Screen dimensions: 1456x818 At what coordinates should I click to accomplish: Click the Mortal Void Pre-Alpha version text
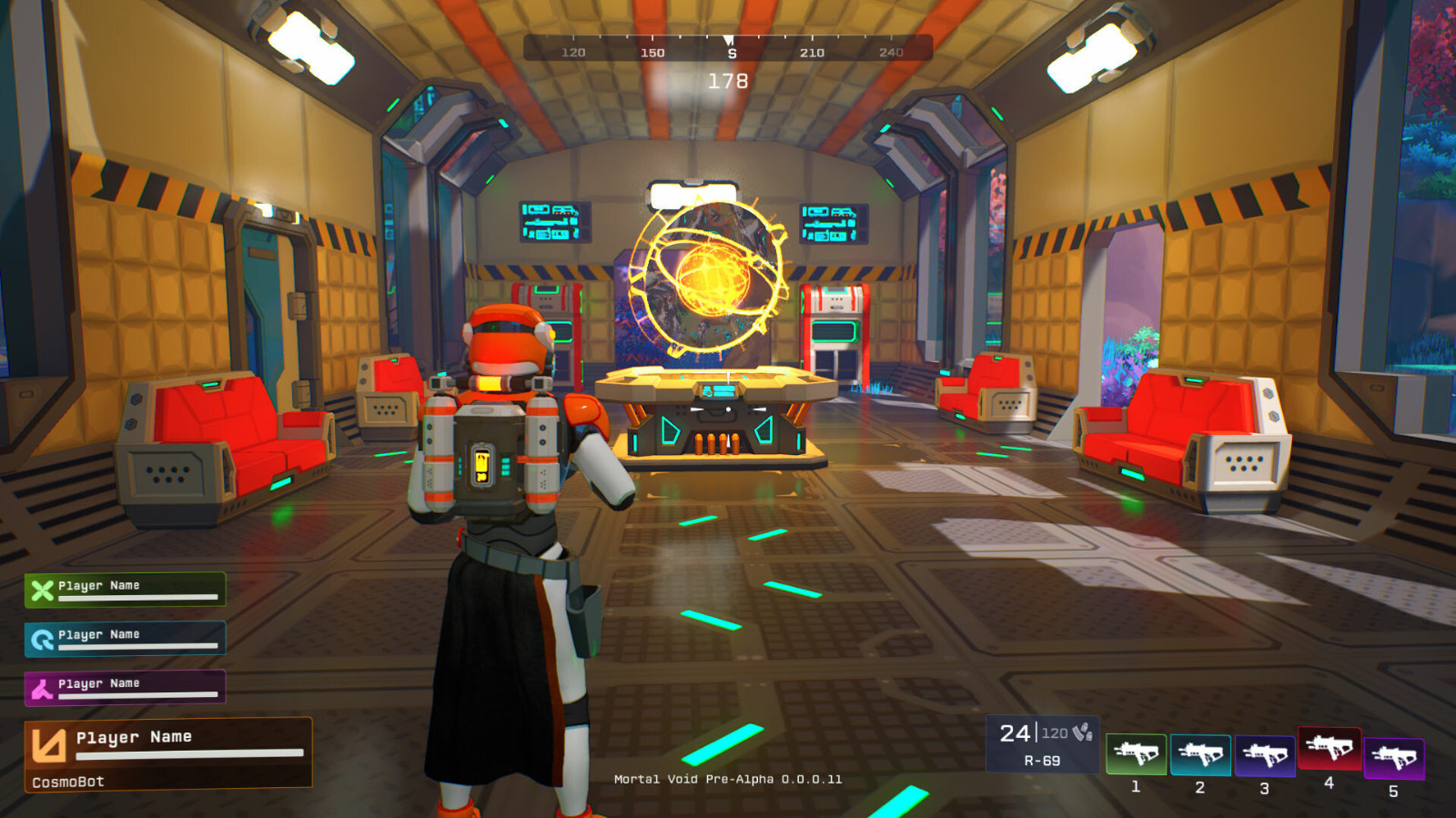[x=728, y=780]
